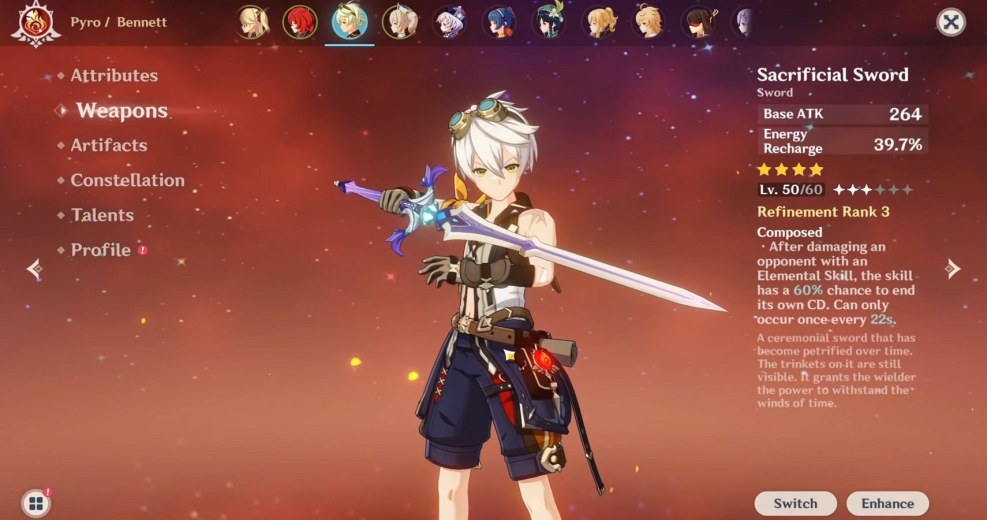Go to the previous character with left arrow
This screenshot has width=987, height=520.
[35, 268]
